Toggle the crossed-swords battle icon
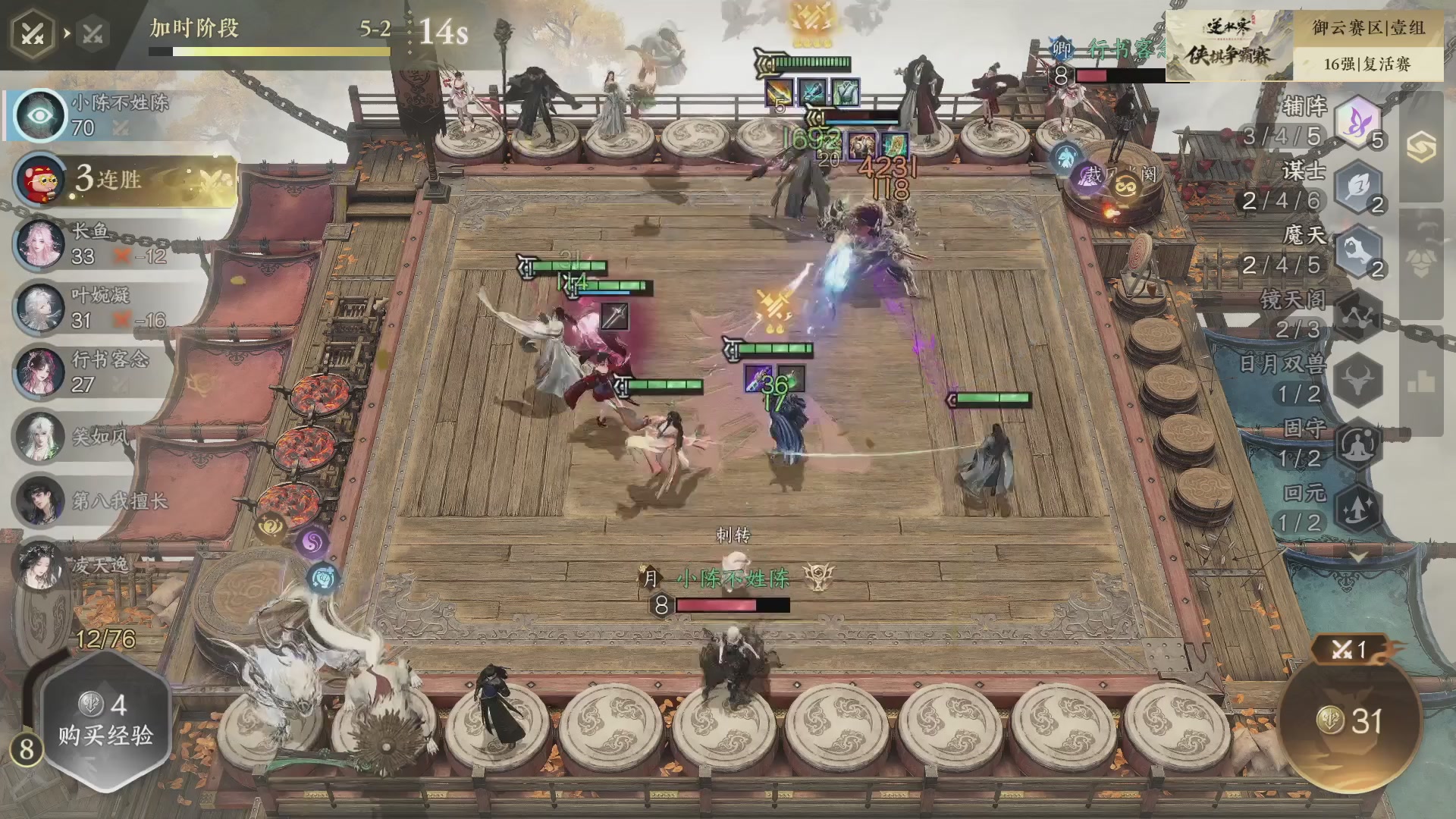Screen dimensions: 1456x819 click(x=33, y=33)
